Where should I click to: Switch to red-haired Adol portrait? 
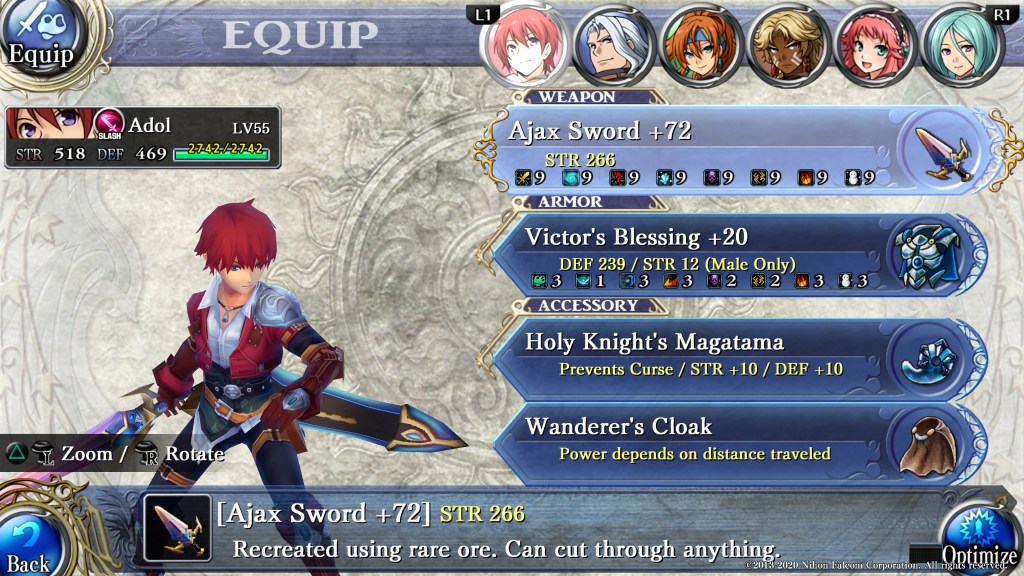click(x=523, y=45)
